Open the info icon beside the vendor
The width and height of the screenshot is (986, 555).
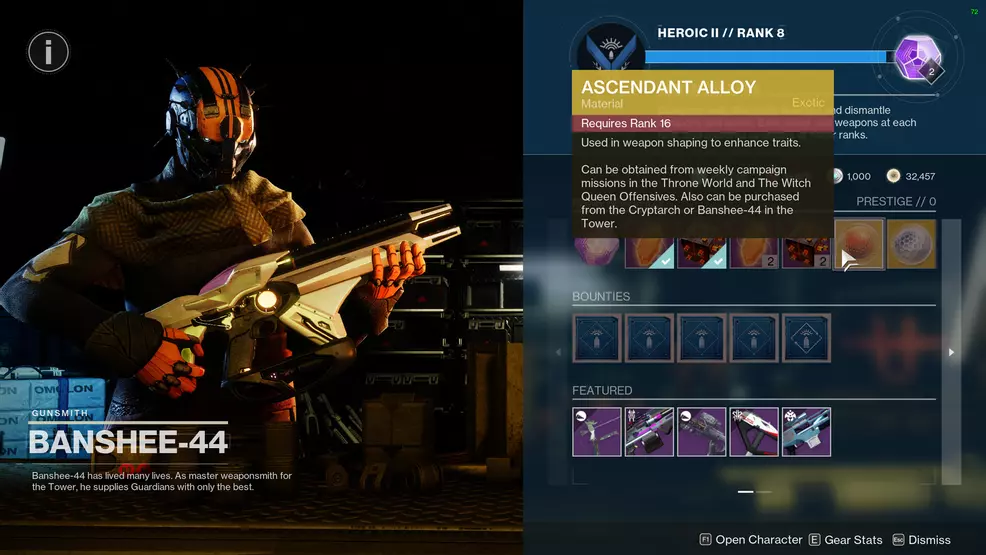coord(48,51)
